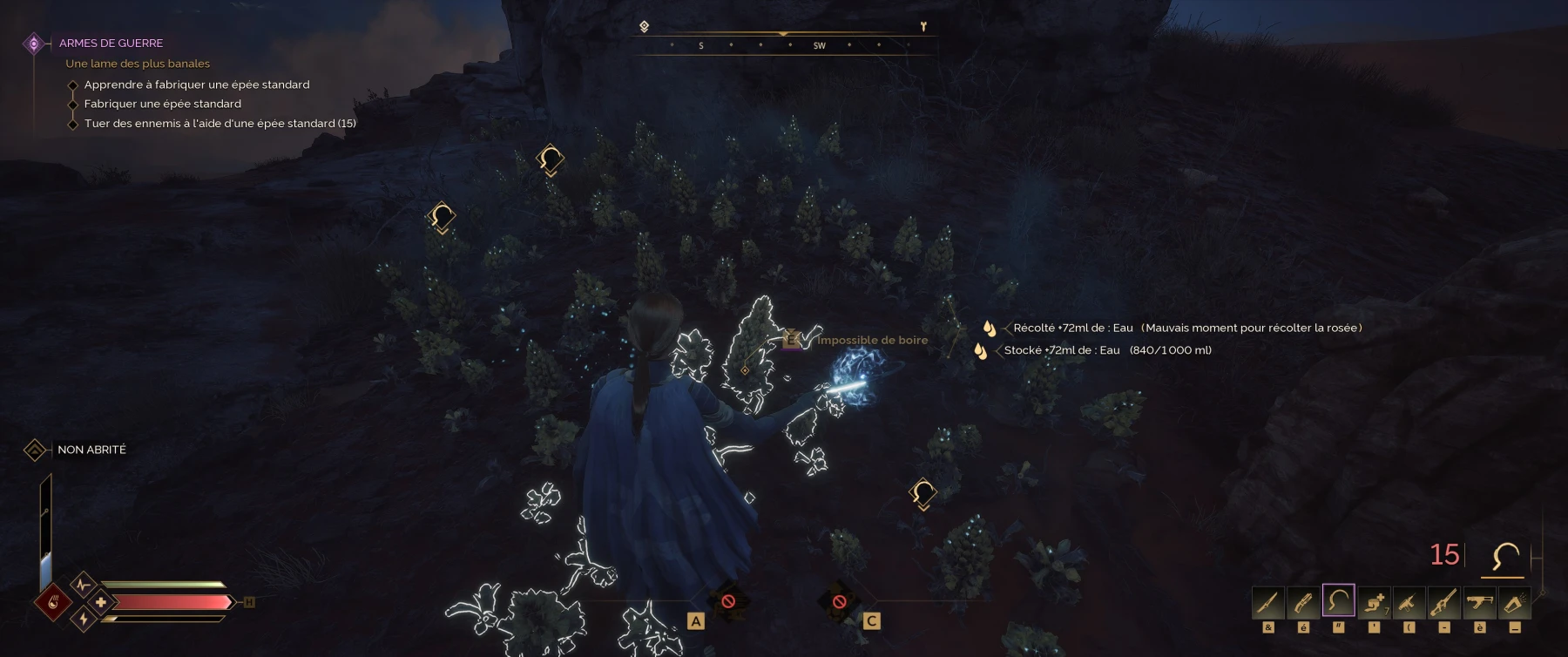Click the lightning bolt diamond icon
The image size is (1568, 657).
click(84, 620)
